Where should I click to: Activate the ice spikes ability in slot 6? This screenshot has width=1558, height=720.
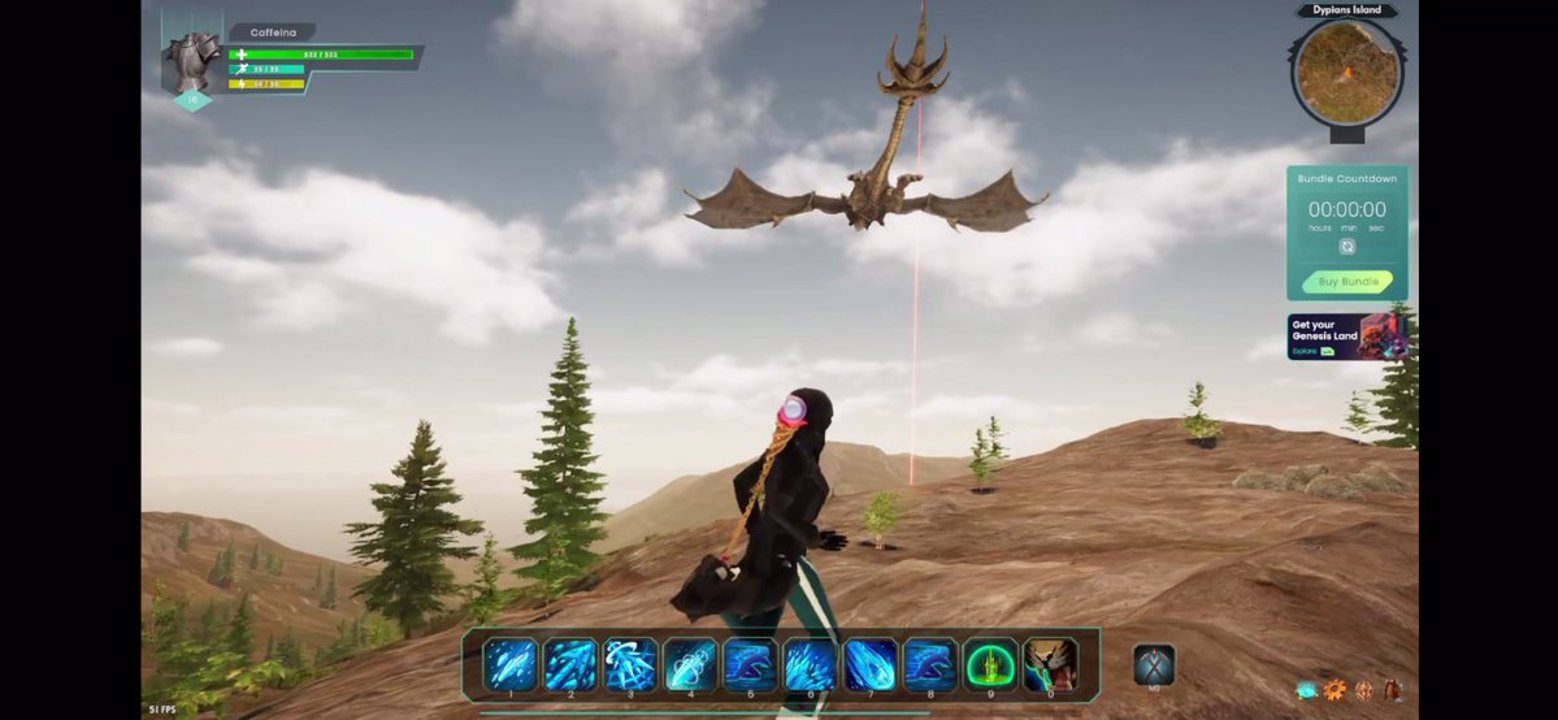point(810,664)
